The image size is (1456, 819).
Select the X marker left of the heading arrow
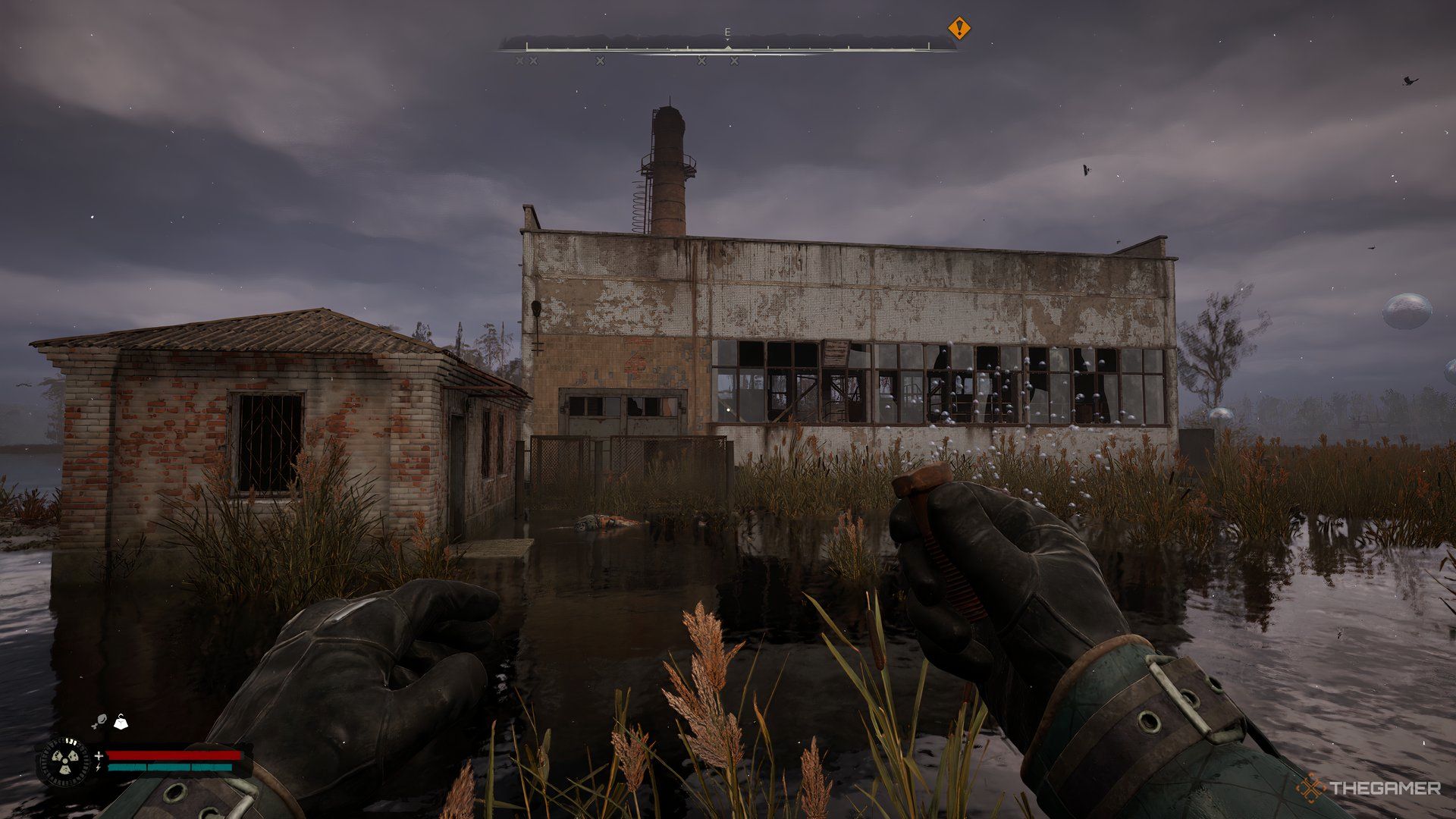[701, 61]
